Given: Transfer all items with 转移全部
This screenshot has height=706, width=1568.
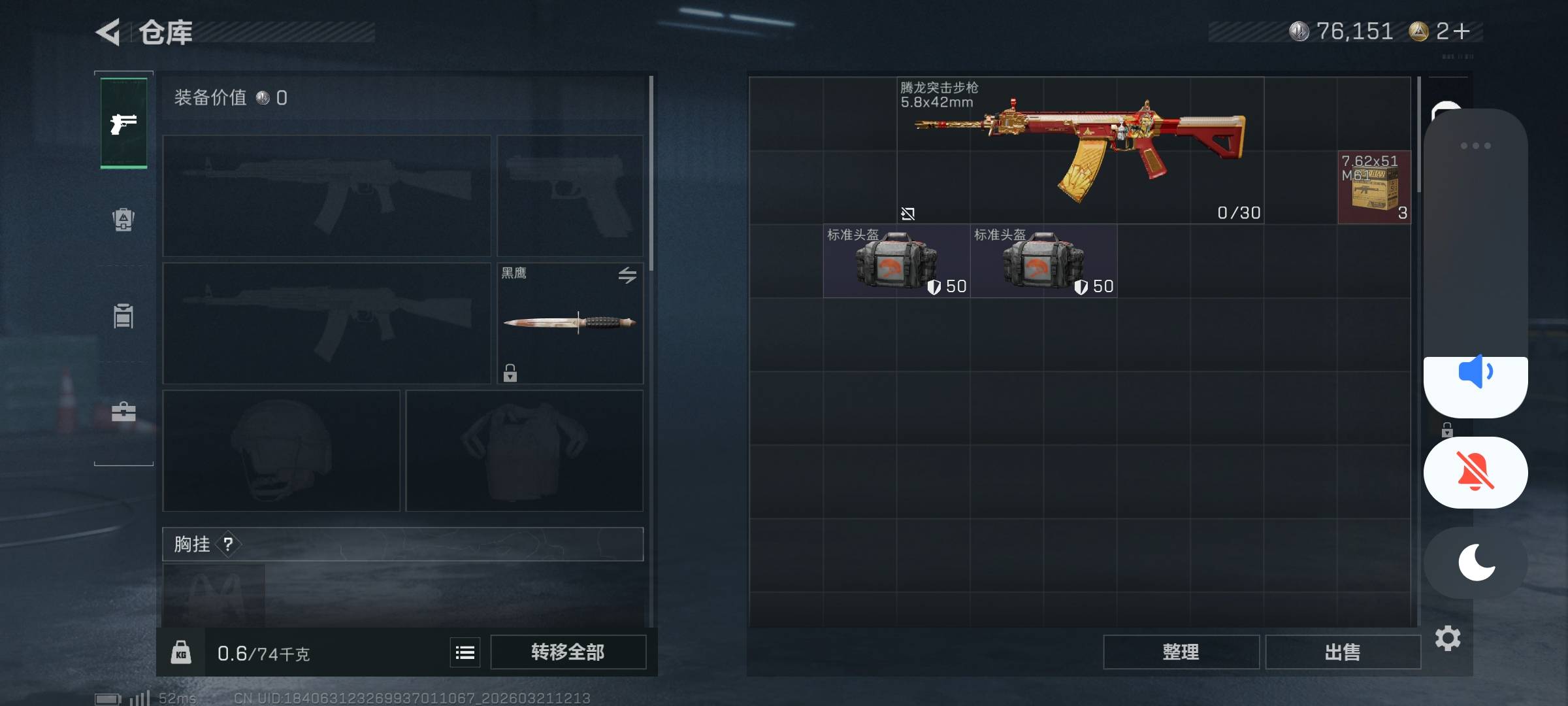Looking at the screenshot, I should pos(568,652).
